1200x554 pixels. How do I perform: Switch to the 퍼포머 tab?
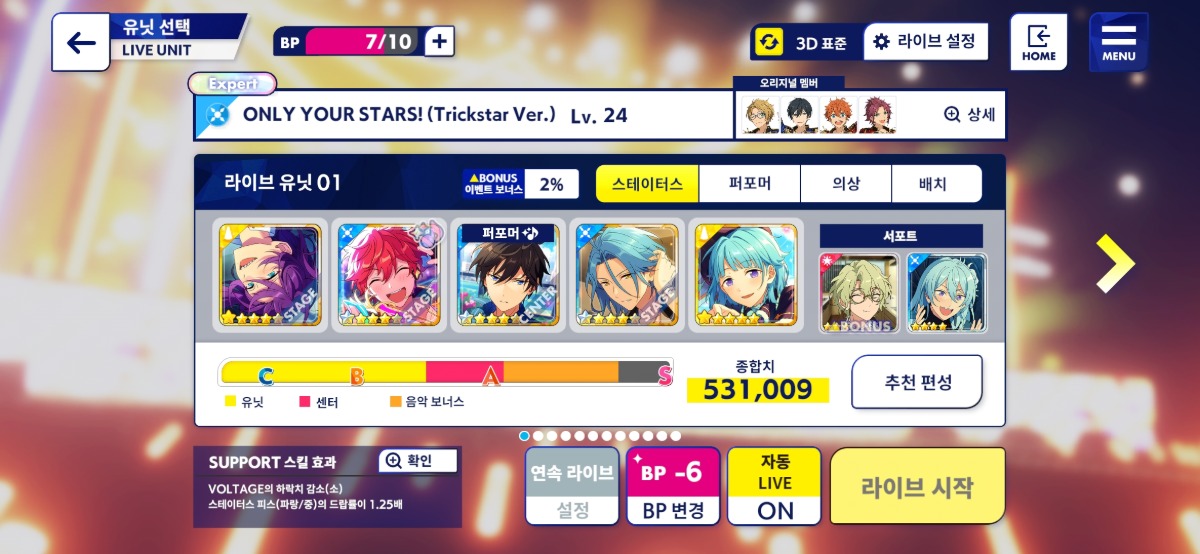point(750,184)
